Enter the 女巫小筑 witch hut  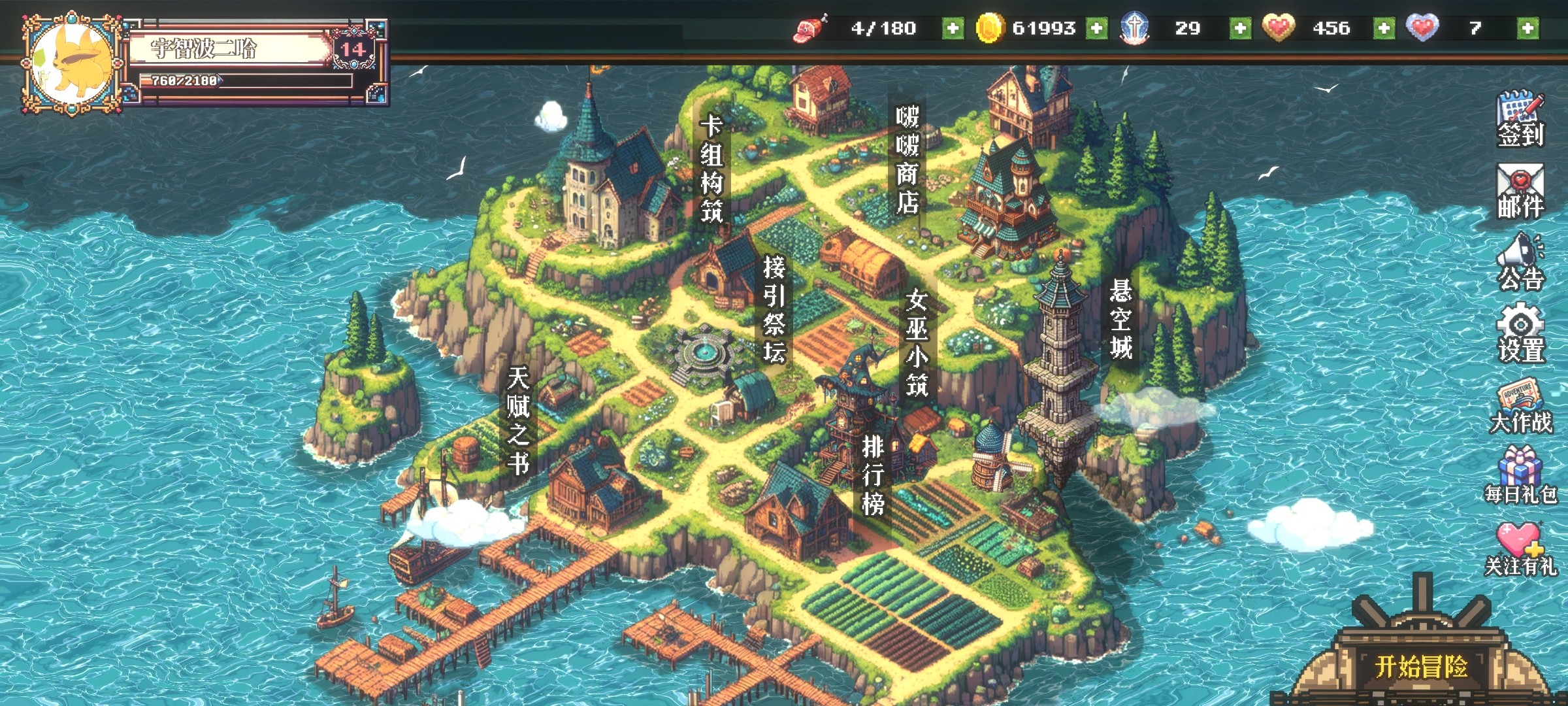917,343
